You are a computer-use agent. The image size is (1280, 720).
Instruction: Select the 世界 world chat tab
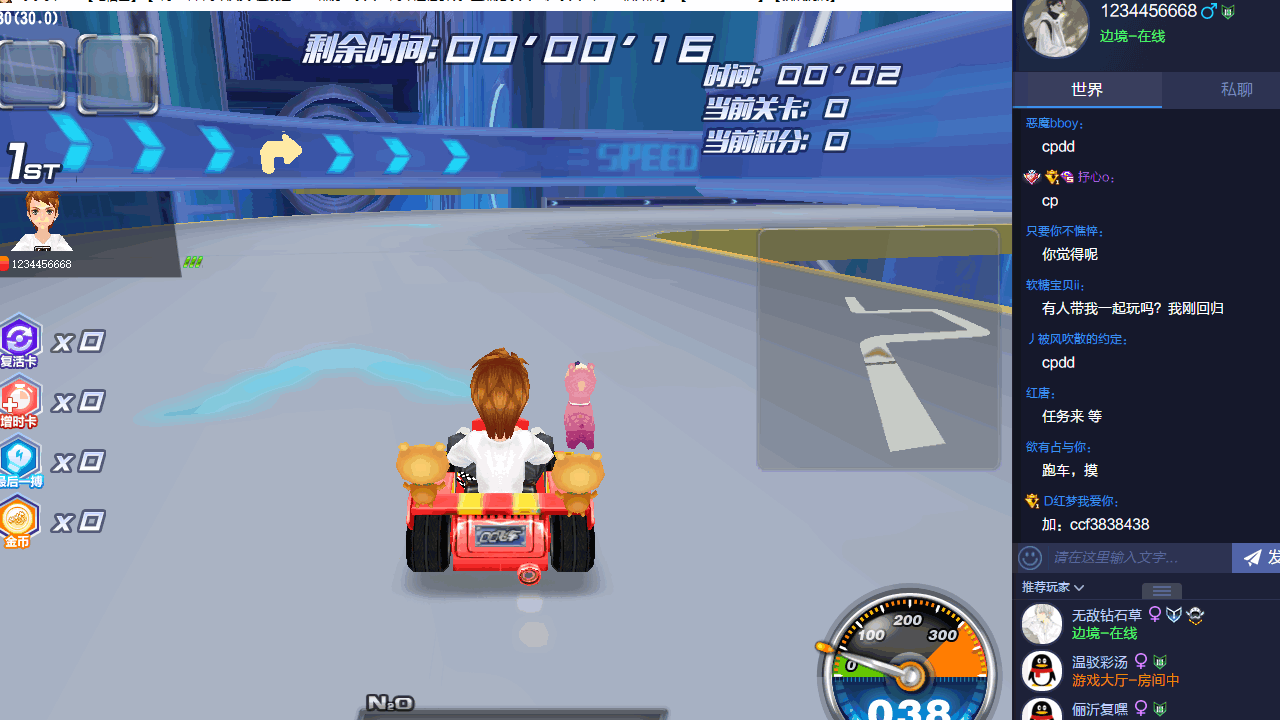point(1086,89)
